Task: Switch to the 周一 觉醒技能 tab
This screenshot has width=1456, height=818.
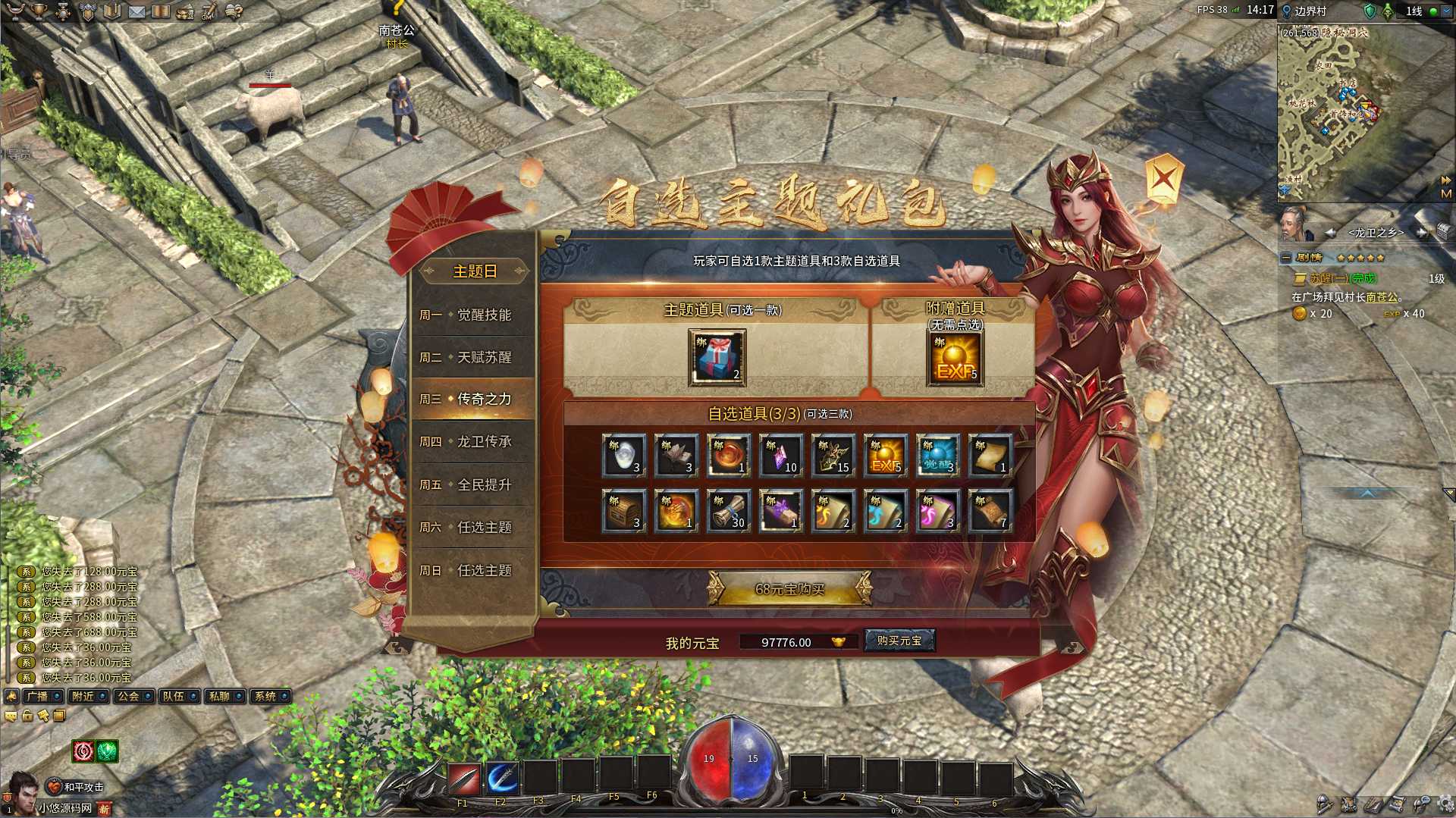Action: 473,315
